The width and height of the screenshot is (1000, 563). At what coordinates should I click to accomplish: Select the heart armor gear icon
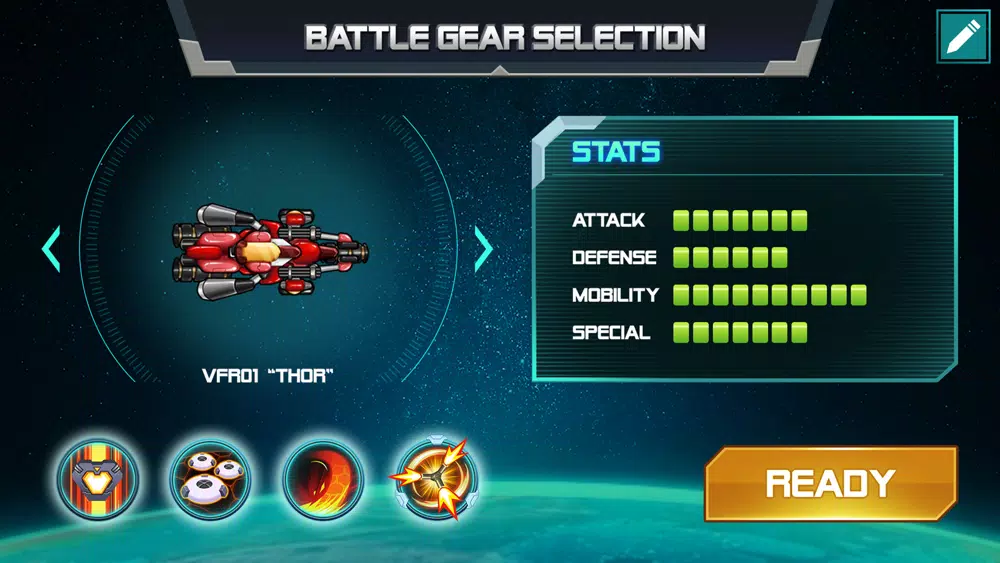pyautogui.click(x=98, y=480)
